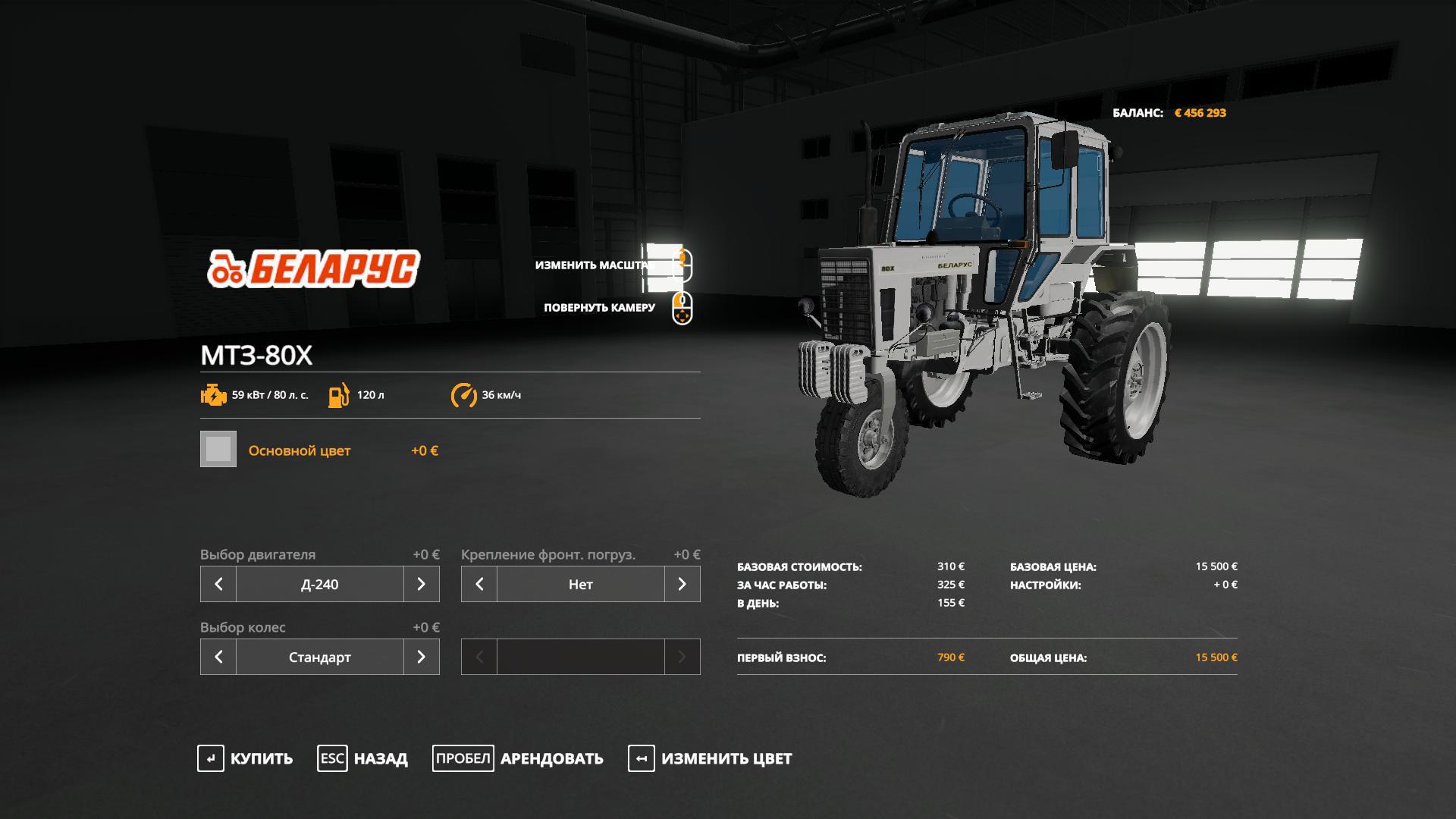Select previous engine option before Д-240
The height and width of the screenshot is (819, 1456).
[x=218, y=584]
